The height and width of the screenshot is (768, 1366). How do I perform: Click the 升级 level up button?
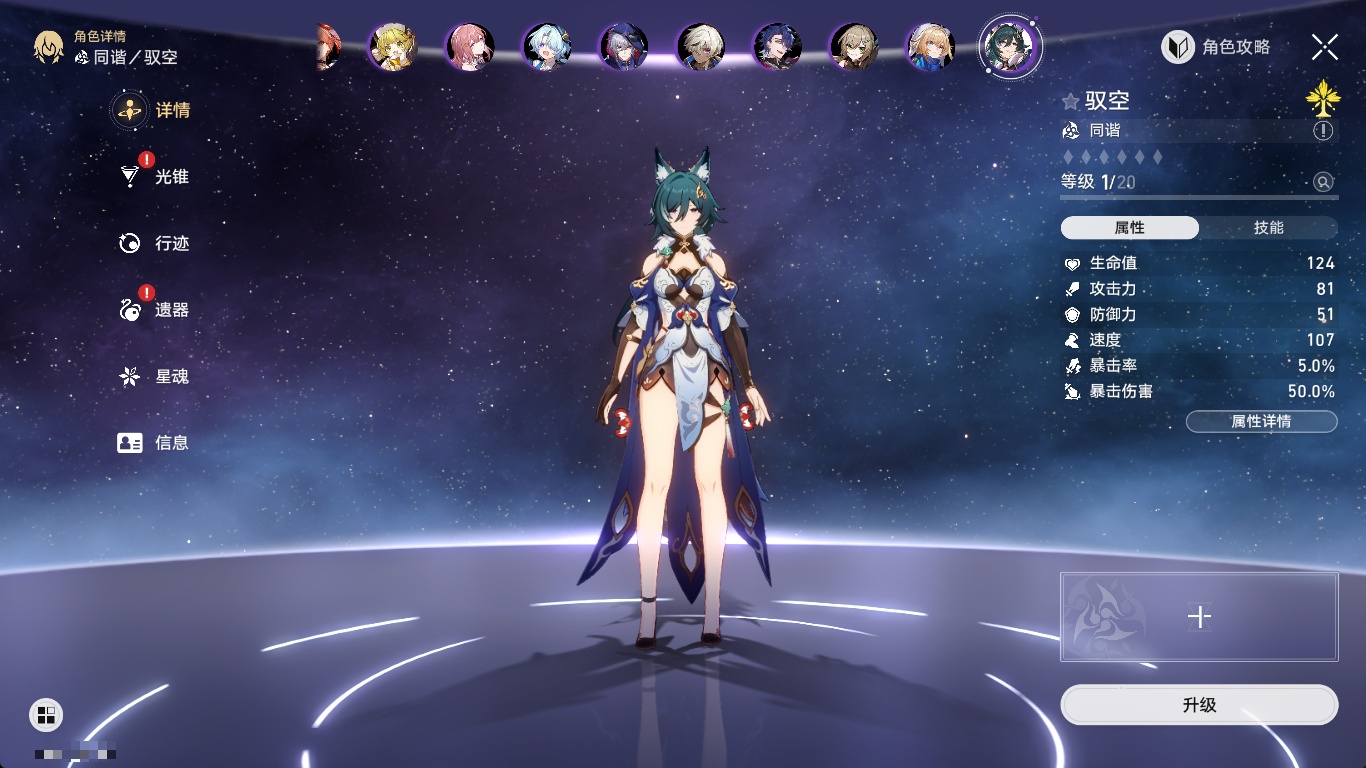(1199, 705)
